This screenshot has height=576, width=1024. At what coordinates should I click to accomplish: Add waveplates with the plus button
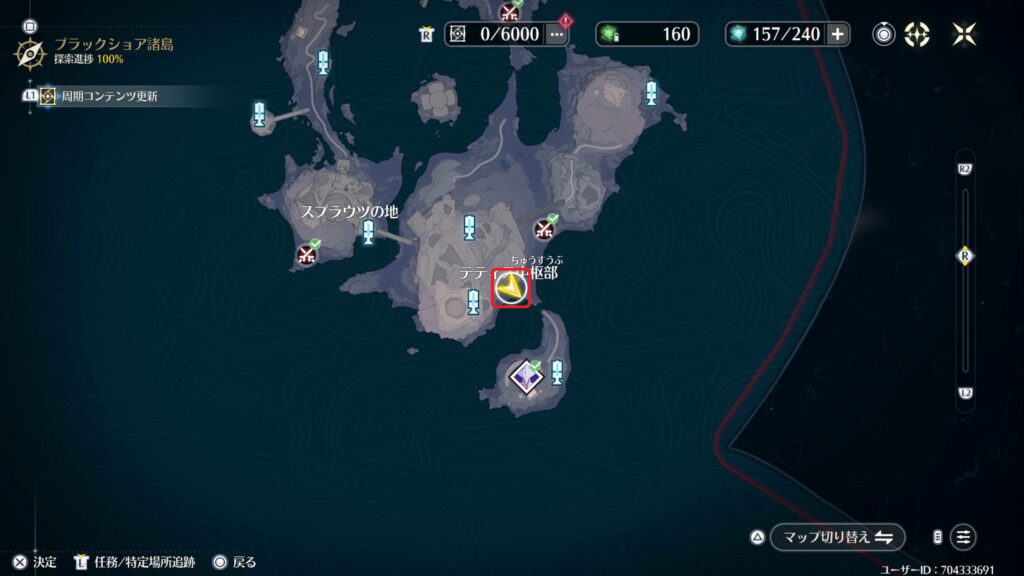coord(837,34)
